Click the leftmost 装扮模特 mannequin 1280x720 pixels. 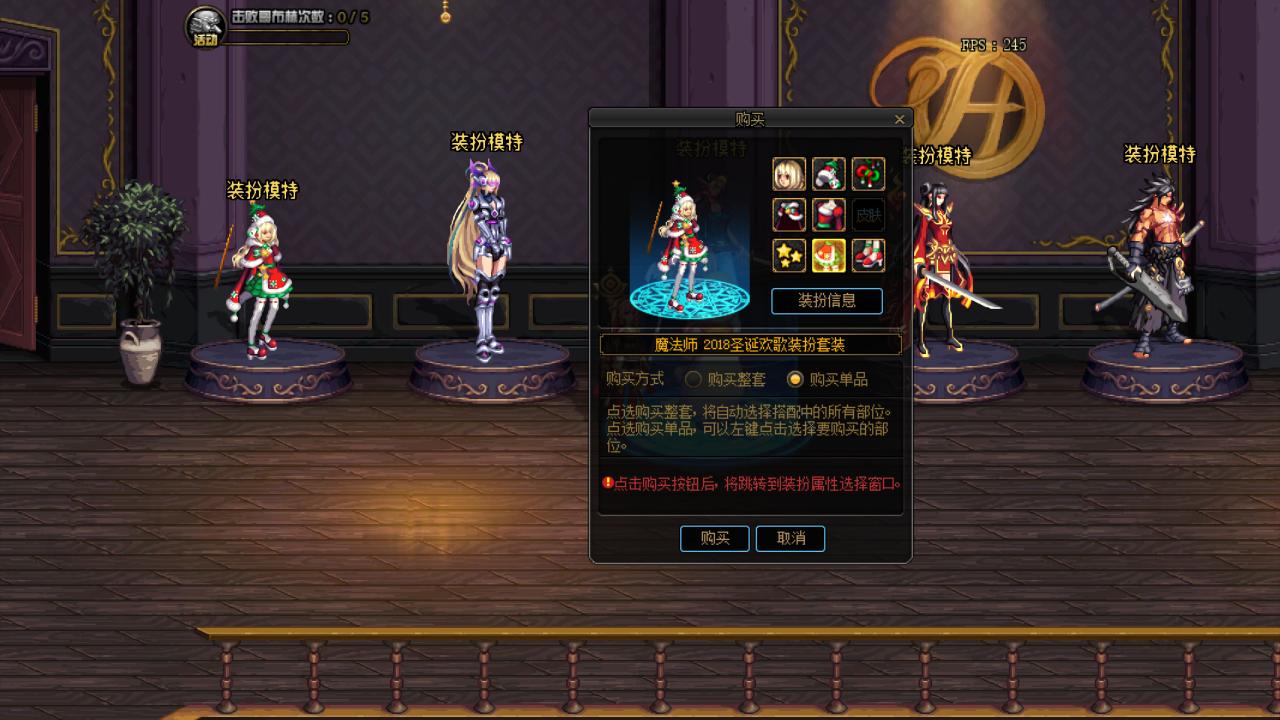click(x=262, y=280)
